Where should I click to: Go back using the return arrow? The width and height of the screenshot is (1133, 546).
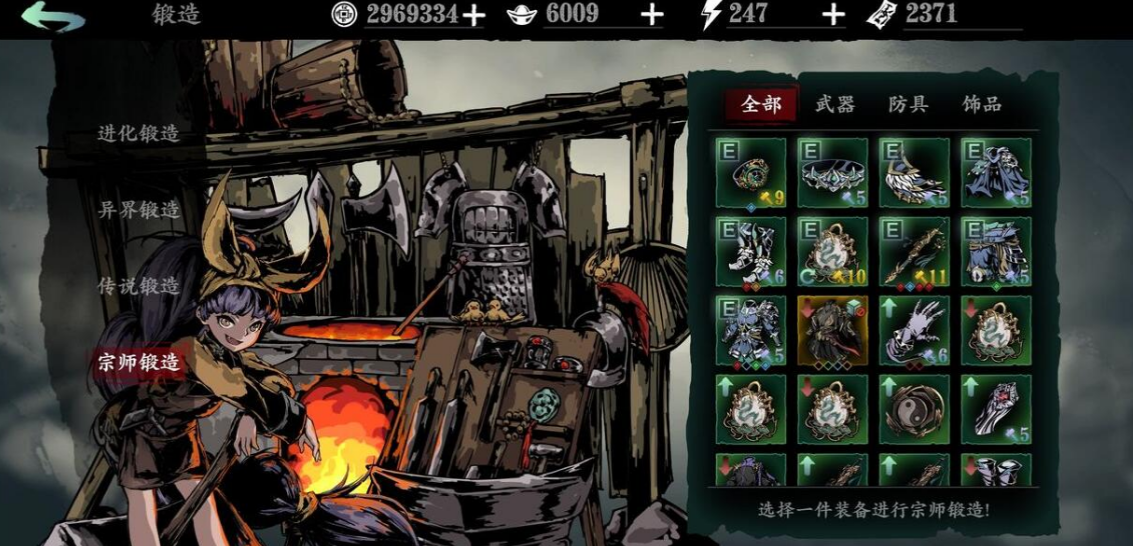click(52, 16)
